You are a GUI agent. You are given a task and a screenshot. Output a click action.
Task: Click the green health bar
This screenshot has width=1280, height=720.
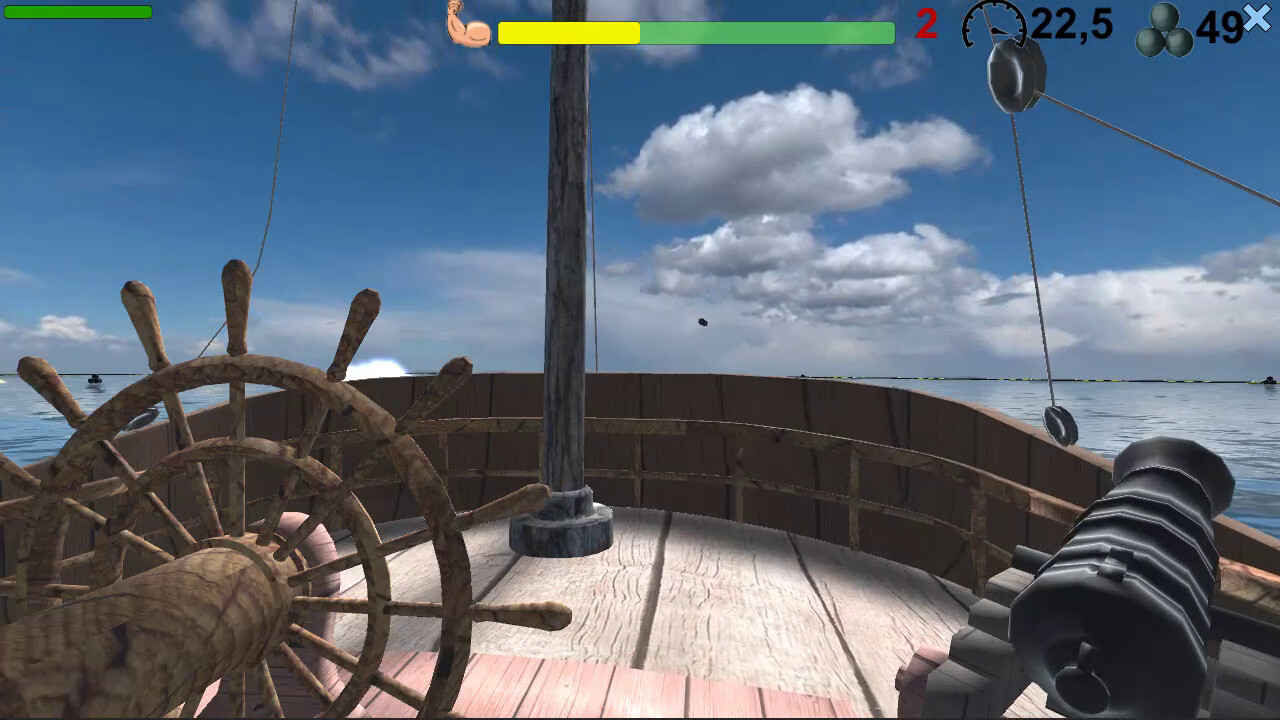(x=78, y=13)
